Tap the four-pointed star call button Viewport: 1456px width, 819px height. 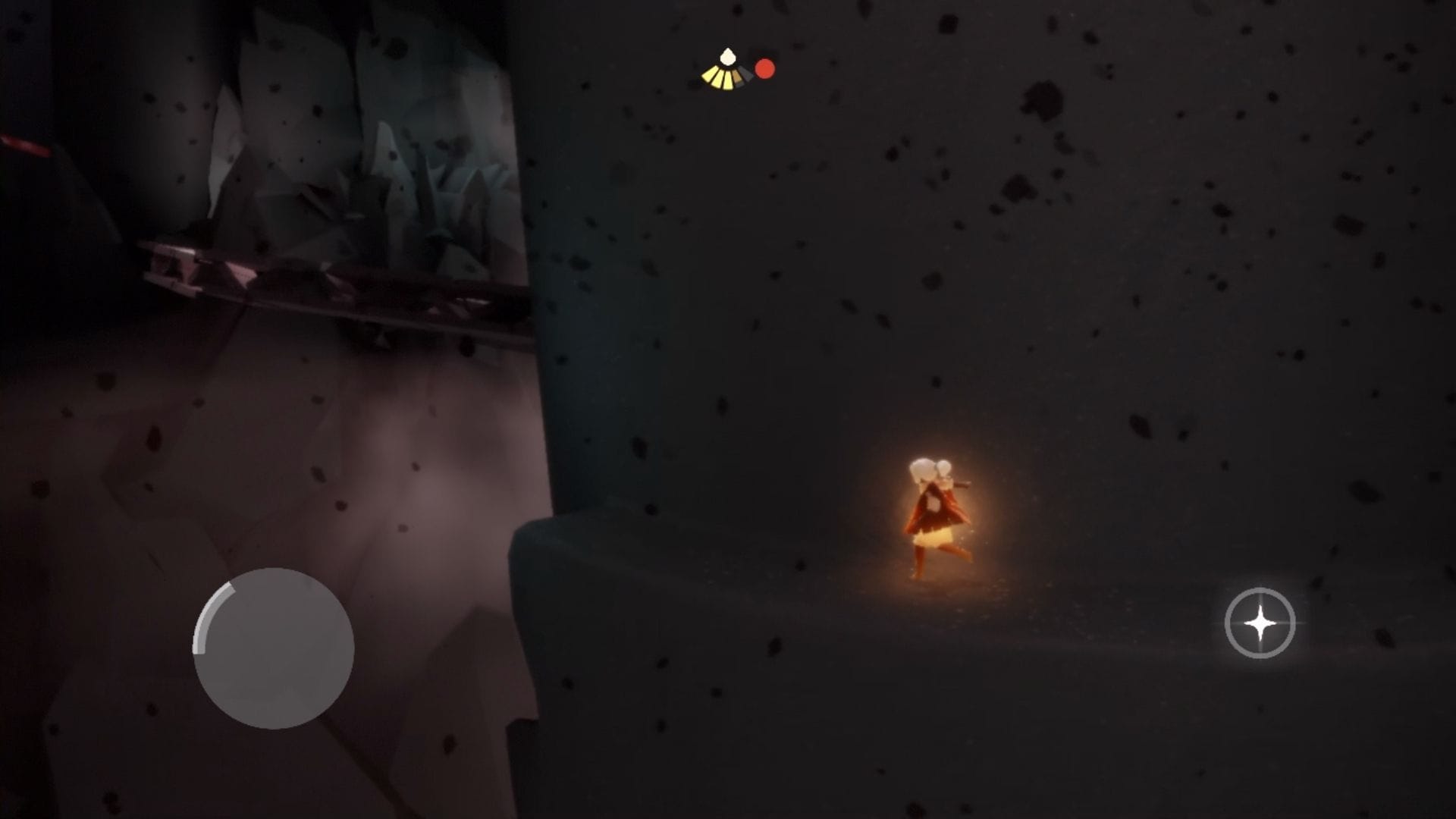click(x=1260, y=623)
